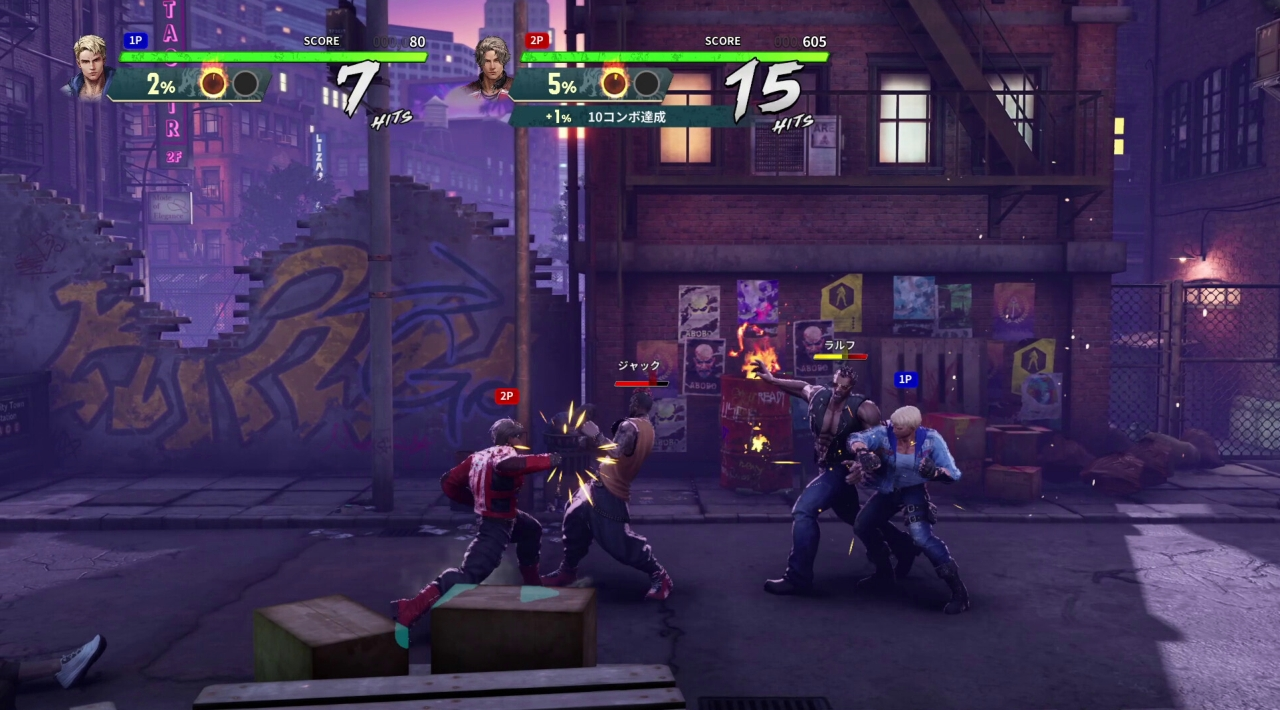Click 2P's empty dark special stock orb
The image size is (1280, 710).
pyautogui.click(x=646, y=83)
